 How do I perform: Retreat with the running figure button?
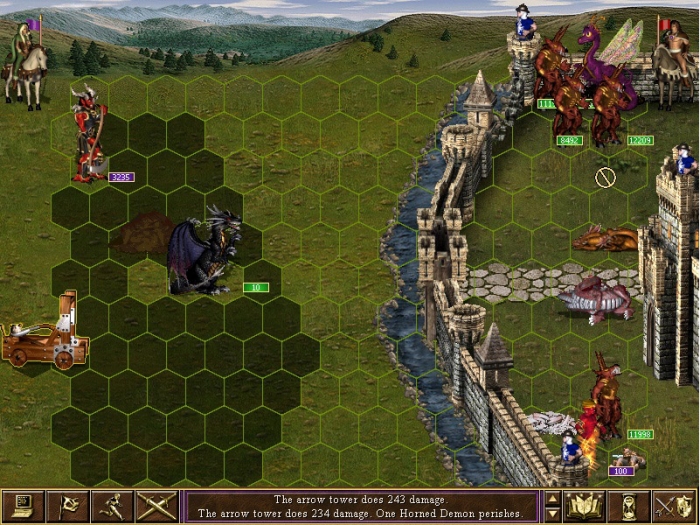pyautogui.click(x=111, y=506)
